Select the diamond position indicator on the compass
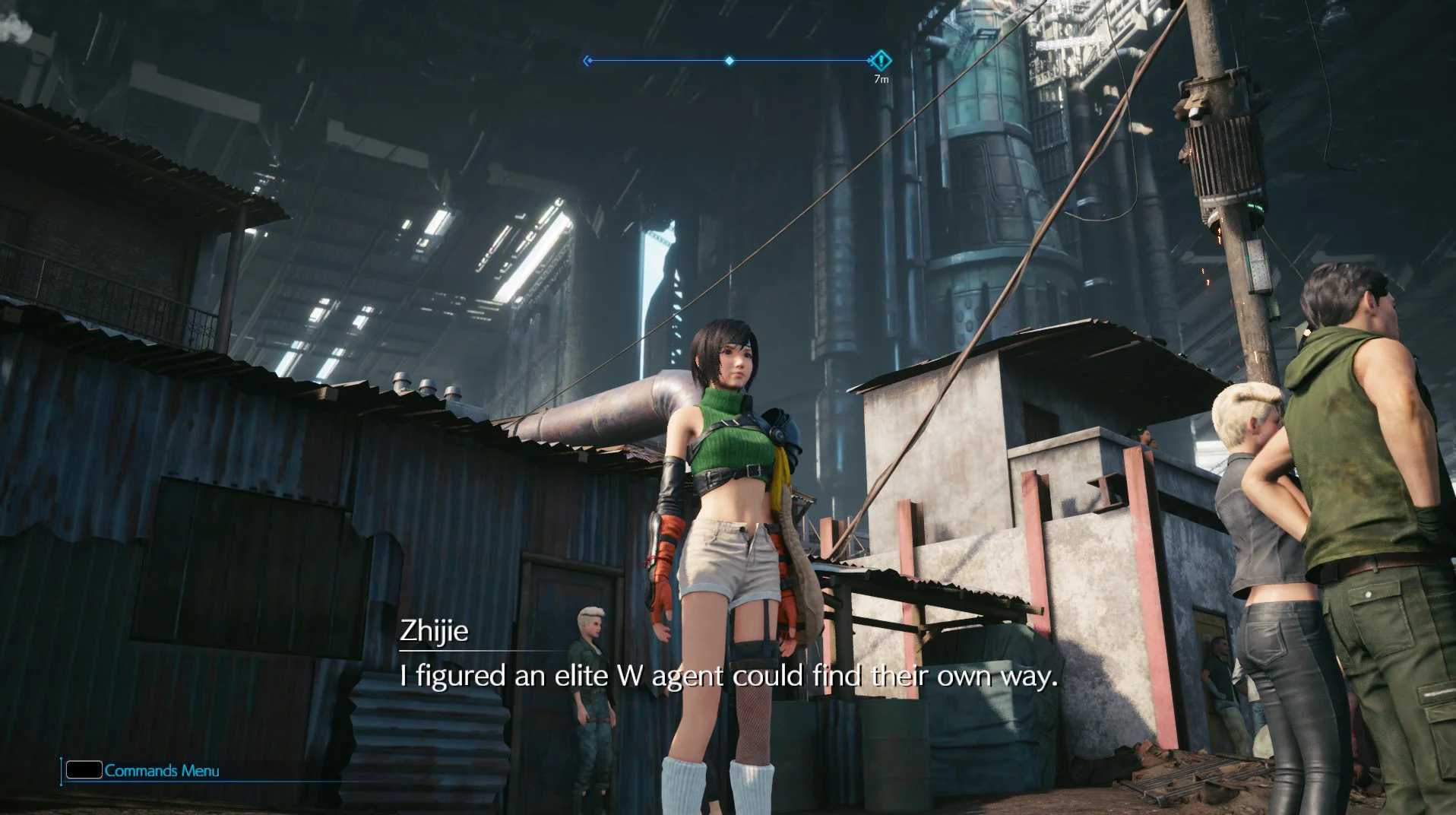The height and width of the screenshot is (815, 1456). (x=730, y=60)
